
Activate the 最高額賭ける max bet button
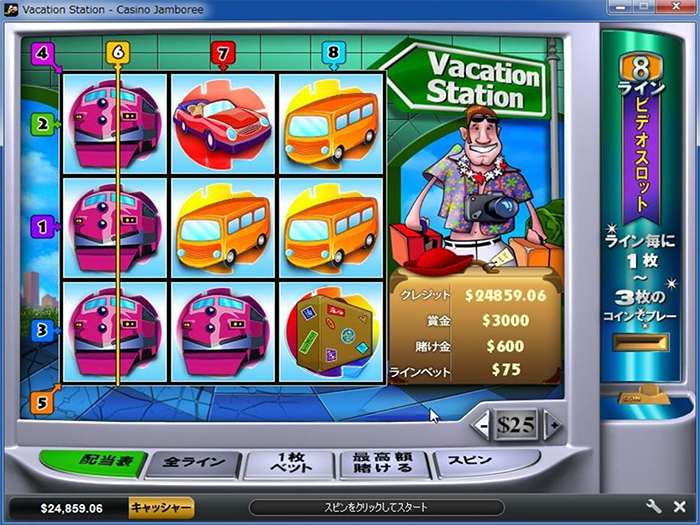pyautogui.click(x=386, y=463)
